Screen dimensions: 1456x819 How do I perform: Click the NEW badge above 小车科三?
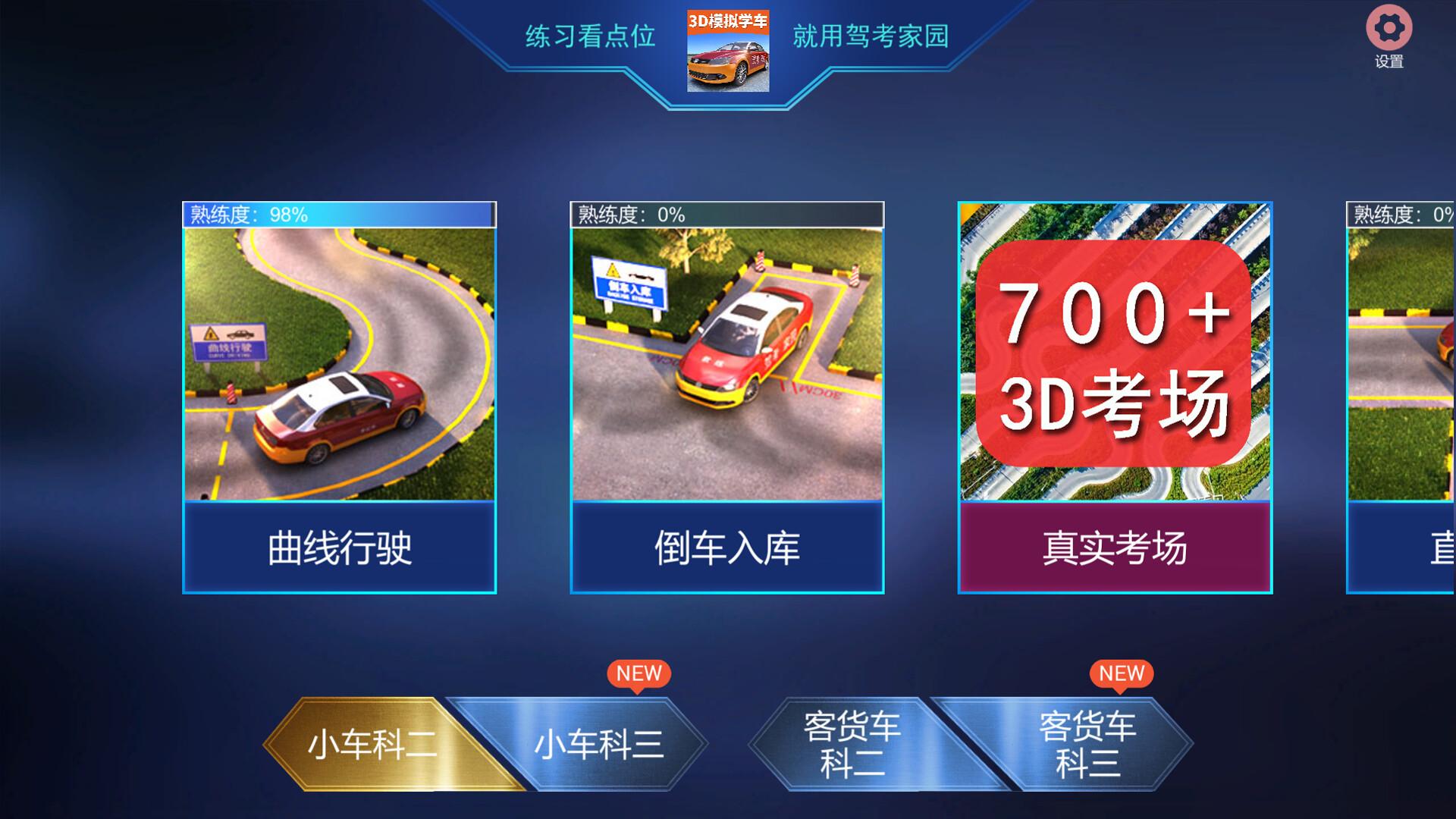(x=639, y=673)
